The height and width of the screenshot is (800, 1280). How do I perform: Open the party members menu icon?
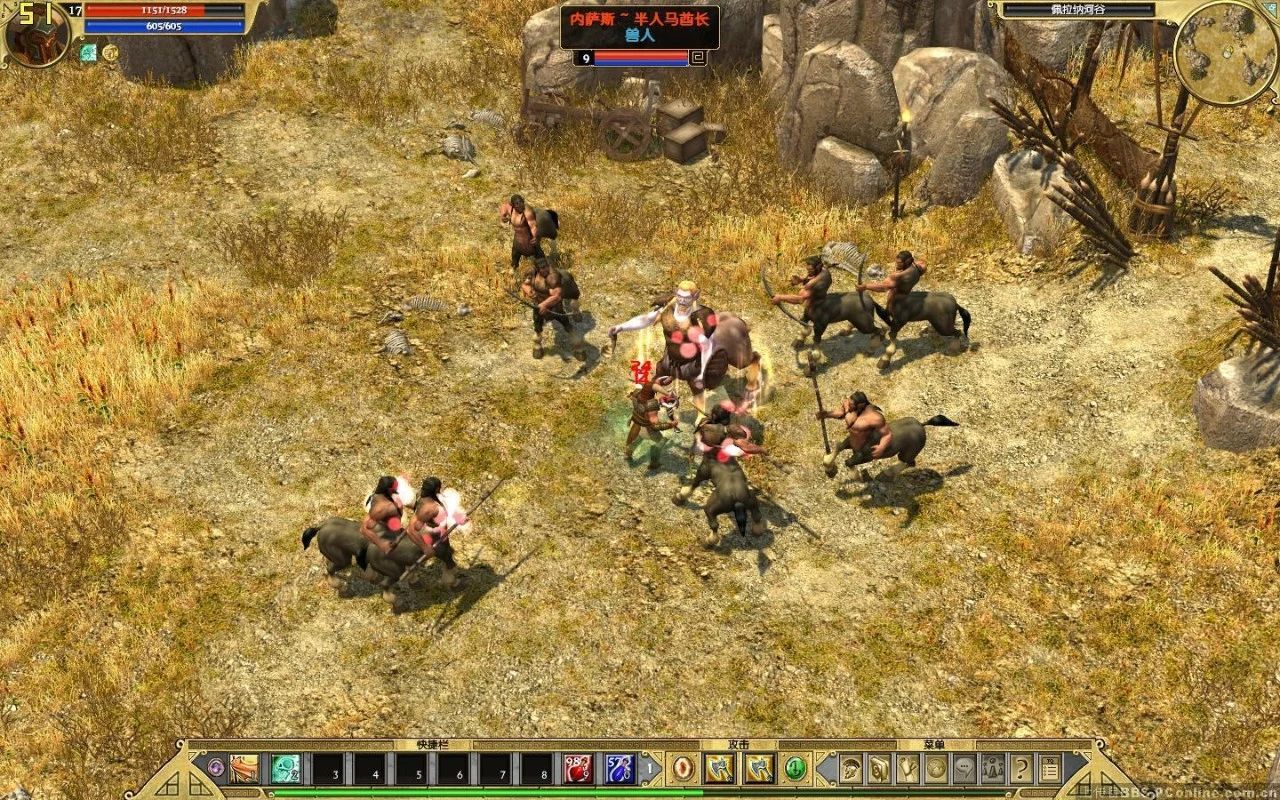[993, 769]
